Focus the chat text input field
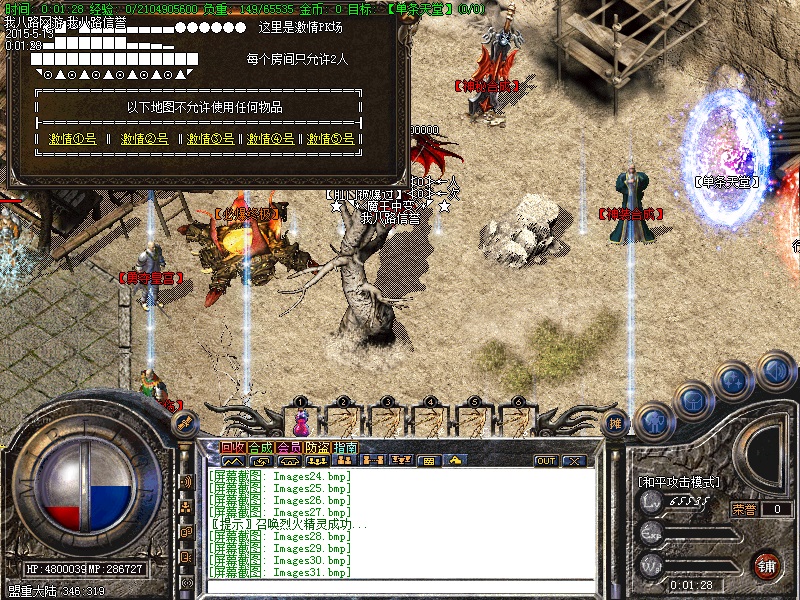Image resolution: width=800 pixels, height=600 pixels. 400,586
